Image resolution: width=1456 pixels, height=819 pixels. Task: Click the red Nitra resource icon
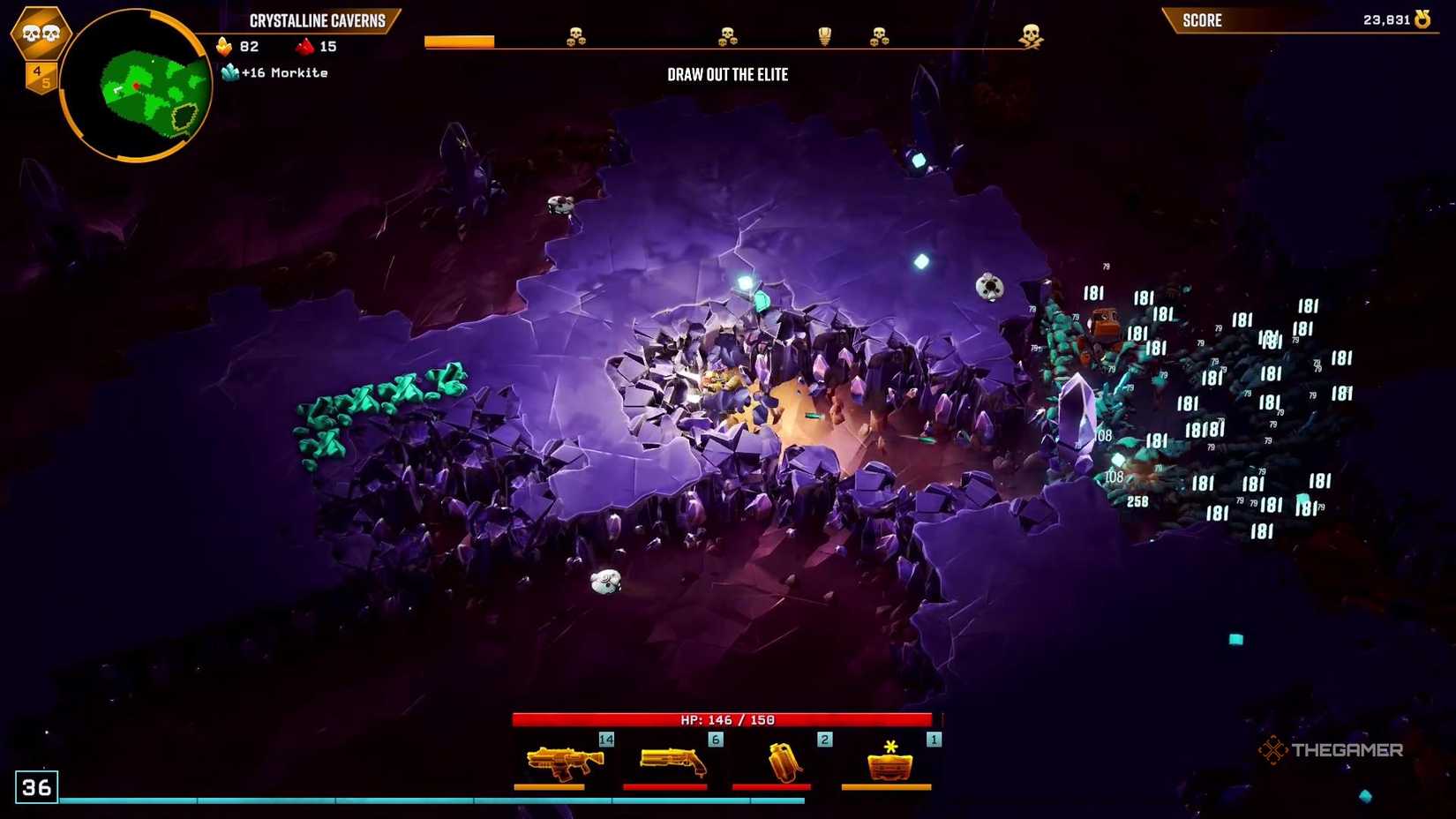304,46
